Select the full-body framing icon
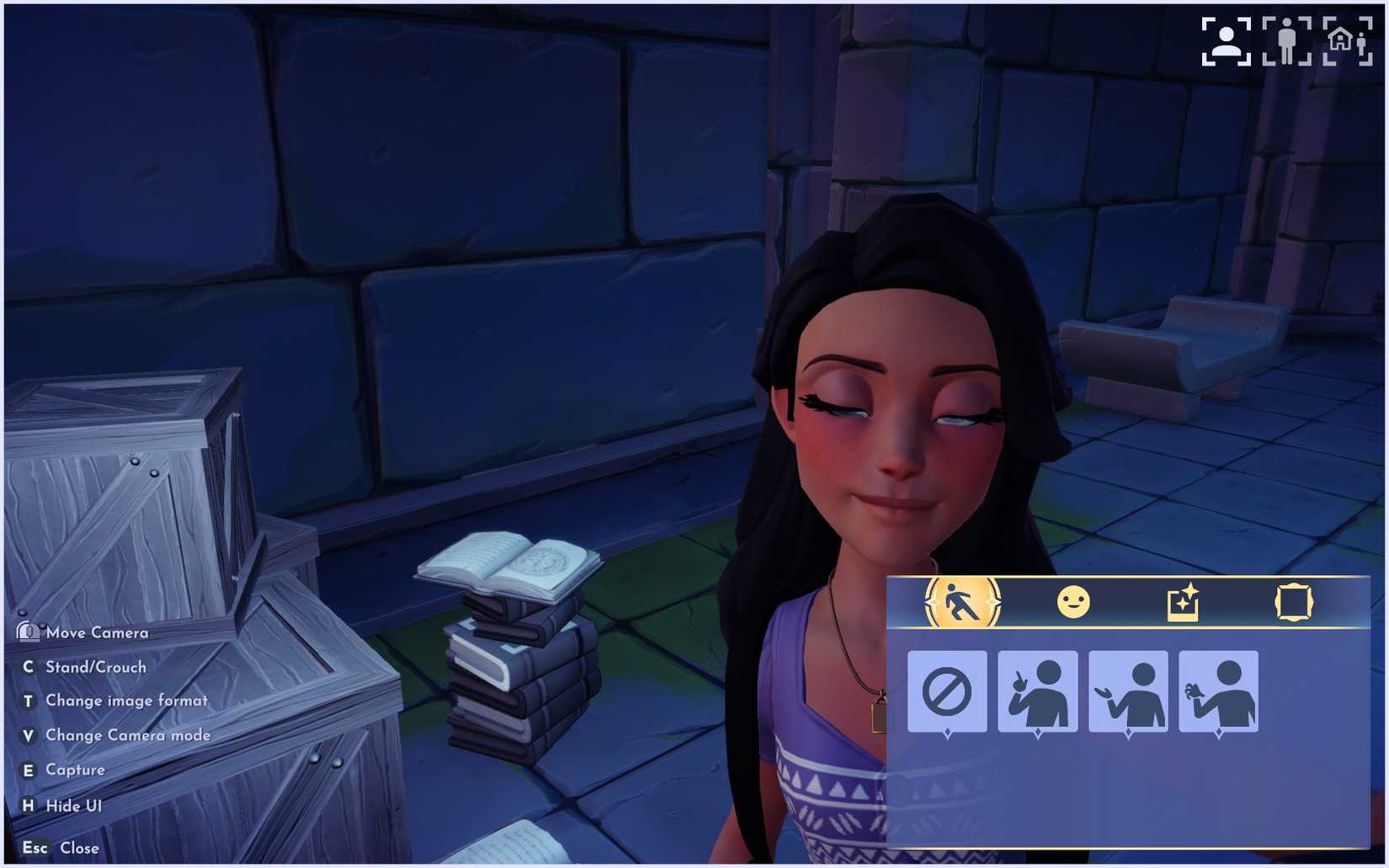This screenshot has height=868, width=1389. [x=1288, y=37]
